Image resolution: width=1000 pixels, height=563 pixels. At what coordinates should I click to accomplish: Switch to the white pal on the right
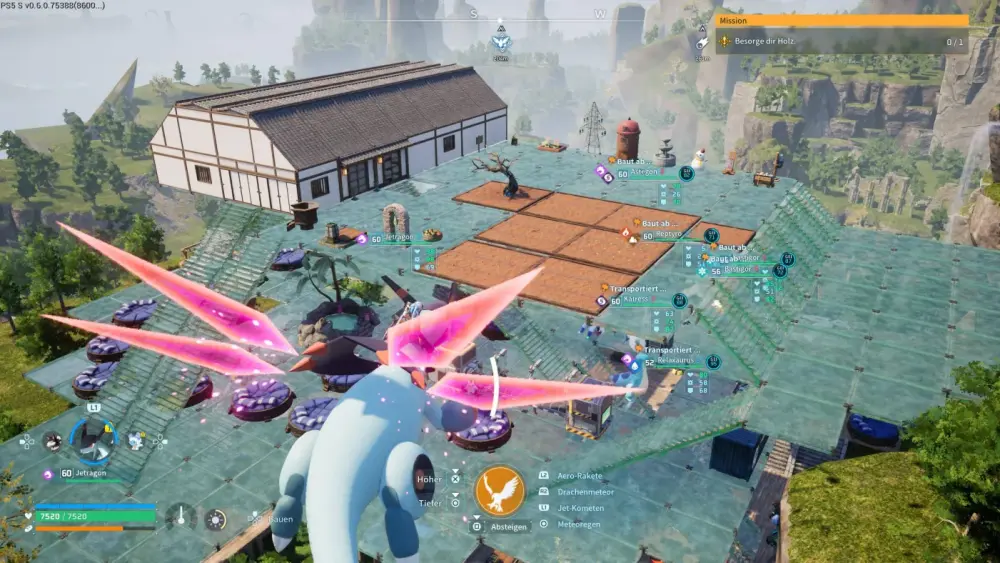135,440
